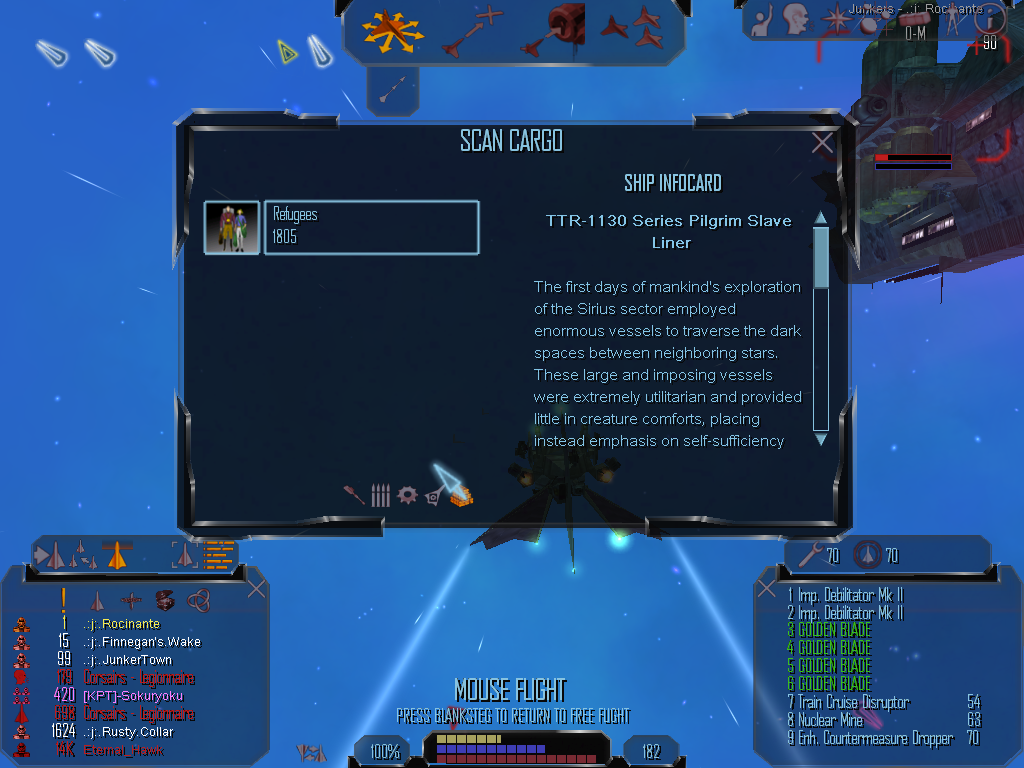Select Eternal_Hawk in the contact list
This screenshot has height=768, width=1024.
pyautogui.click(x=124, y=750)
